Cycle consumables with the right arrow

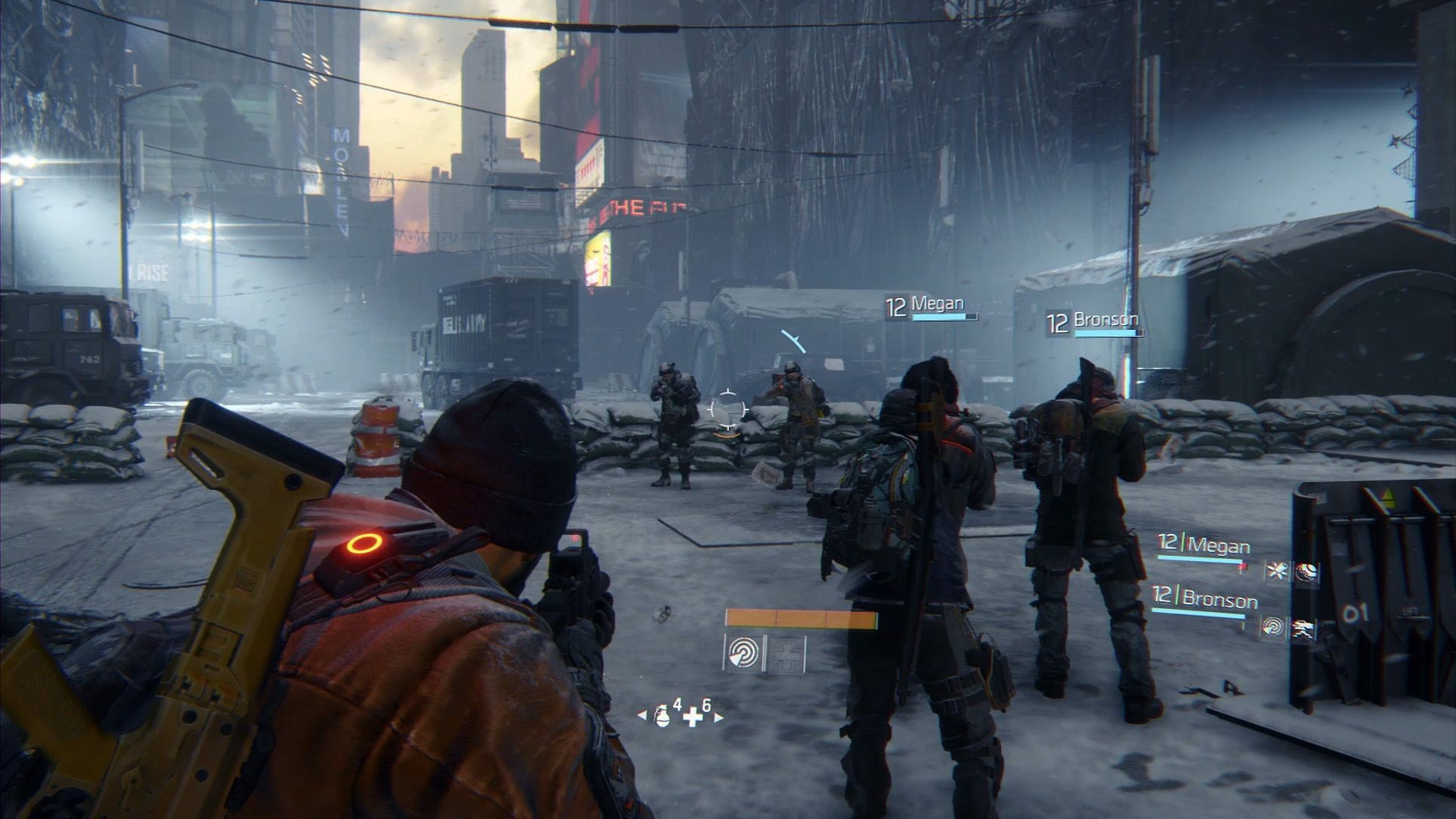pos(718,716)
